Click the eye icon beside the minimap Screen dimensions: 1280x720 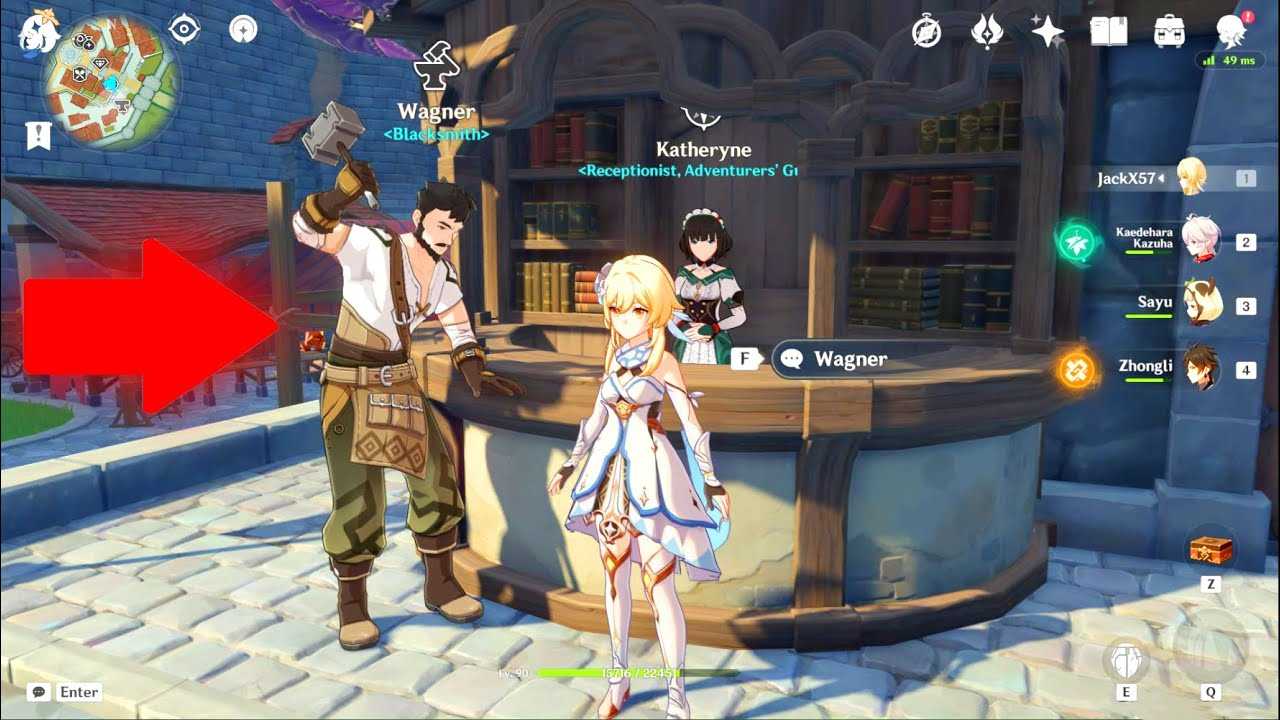(185, 30)
